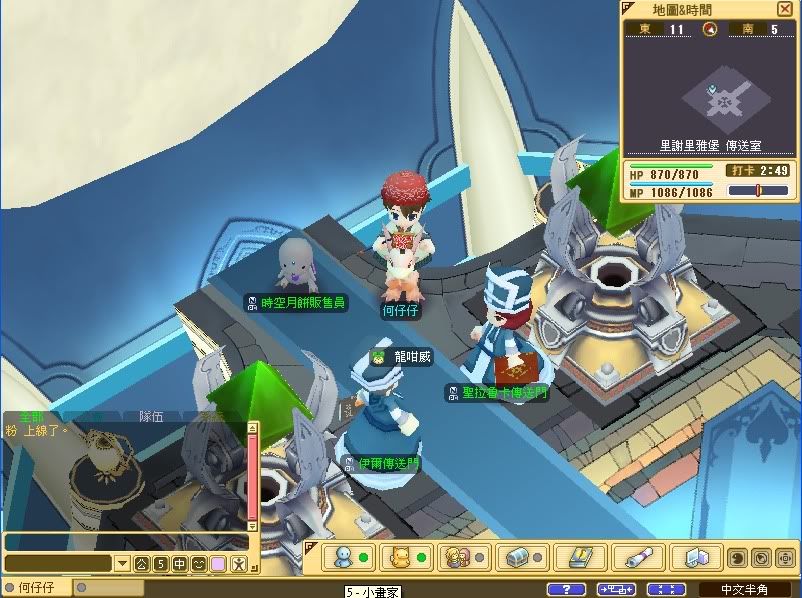This screenshot has width=802, height=598.
Task: Open the scroll quest log
Action: pos(635,556)
